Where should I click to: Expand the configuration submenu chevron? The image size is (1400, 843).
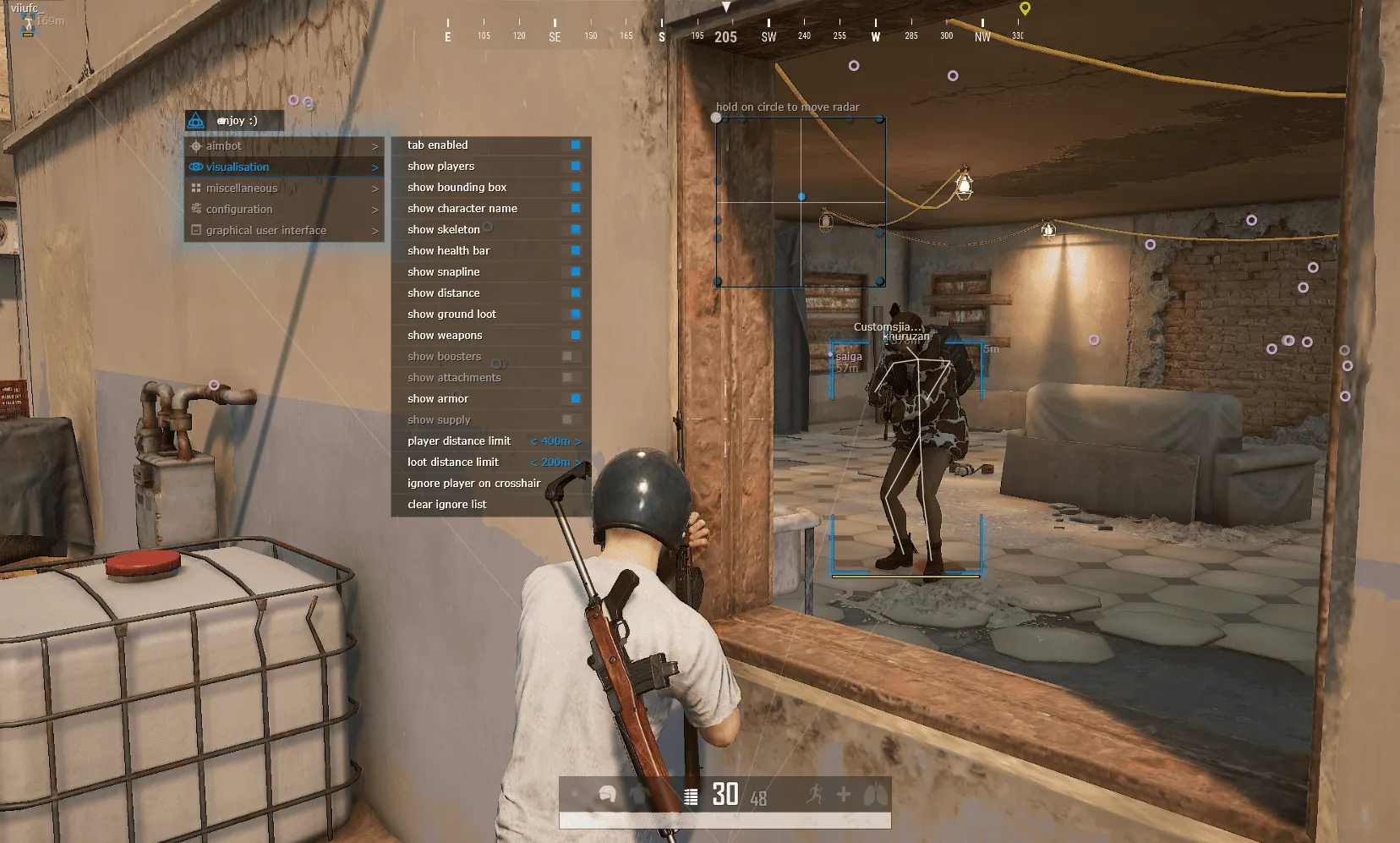click(x=375, y=209)
